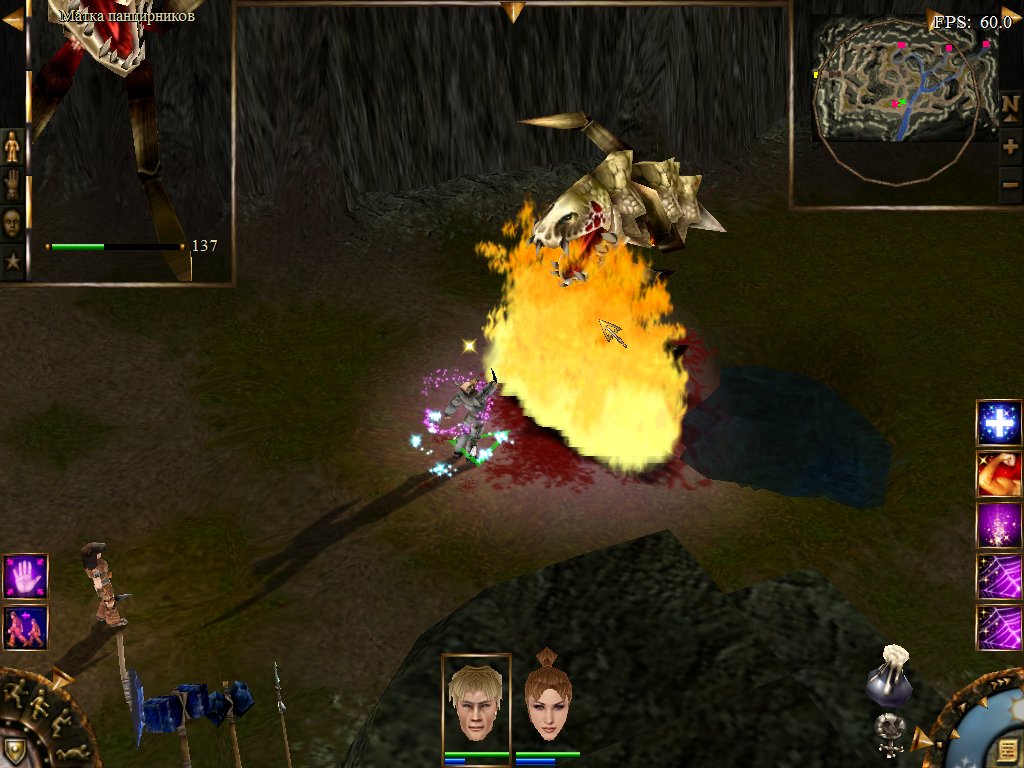Toggle the minimap north orientation button

tap(1010, 105)
